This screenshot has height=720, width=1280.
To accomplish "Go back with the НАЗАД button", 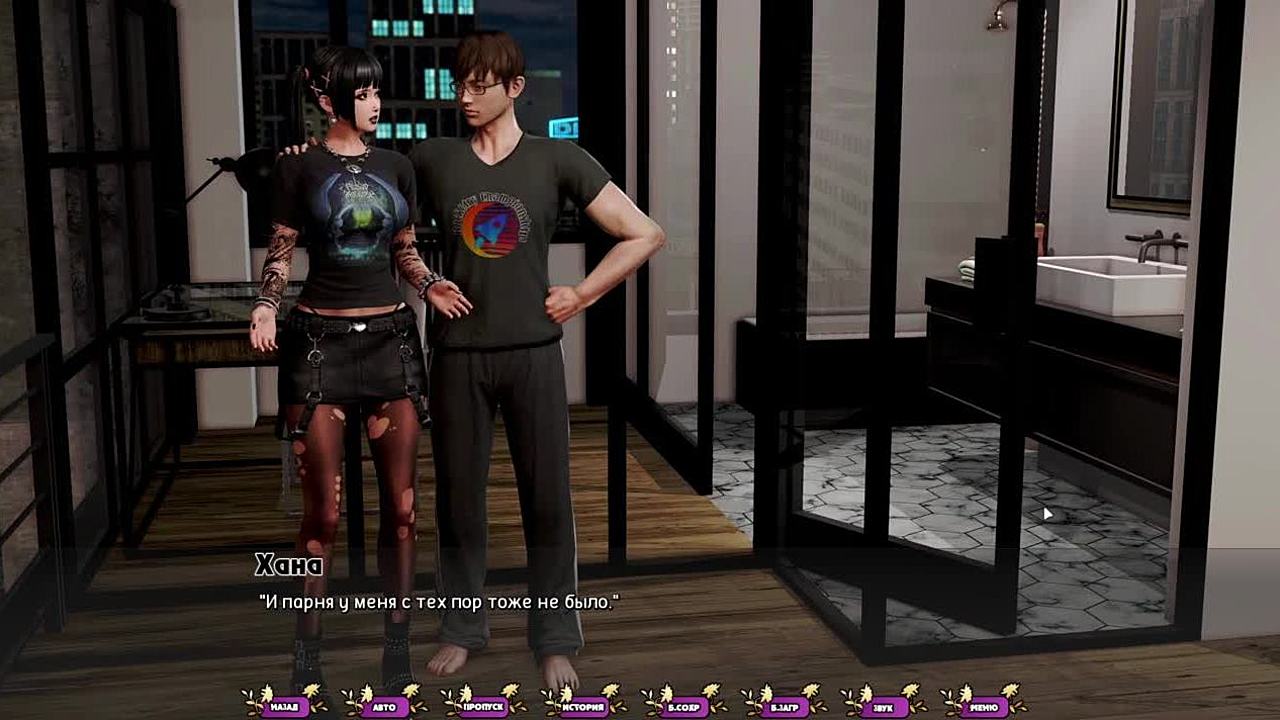I will [x=285, y=707].
